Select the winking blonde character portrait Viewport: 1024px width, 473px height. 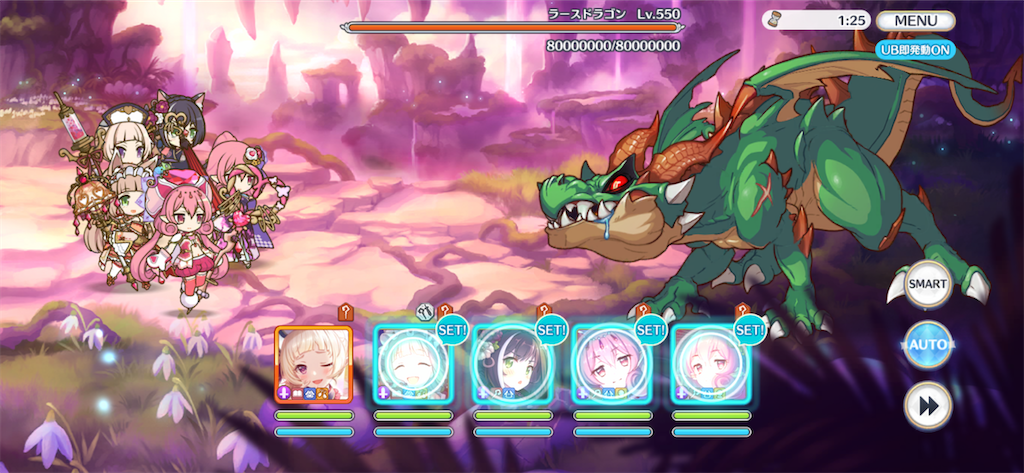pos(313,364)
